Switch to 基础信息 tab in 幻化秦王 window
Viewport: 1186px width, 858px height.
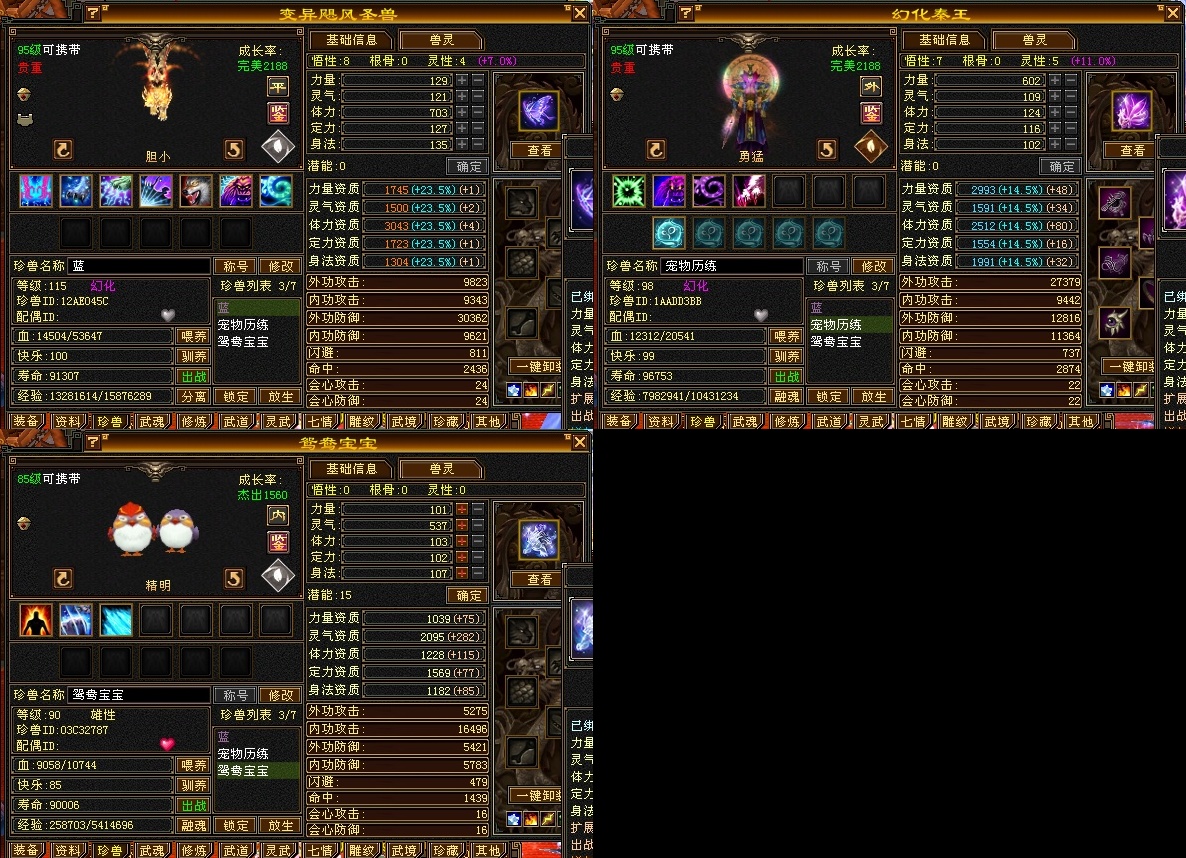coord(943,40)
